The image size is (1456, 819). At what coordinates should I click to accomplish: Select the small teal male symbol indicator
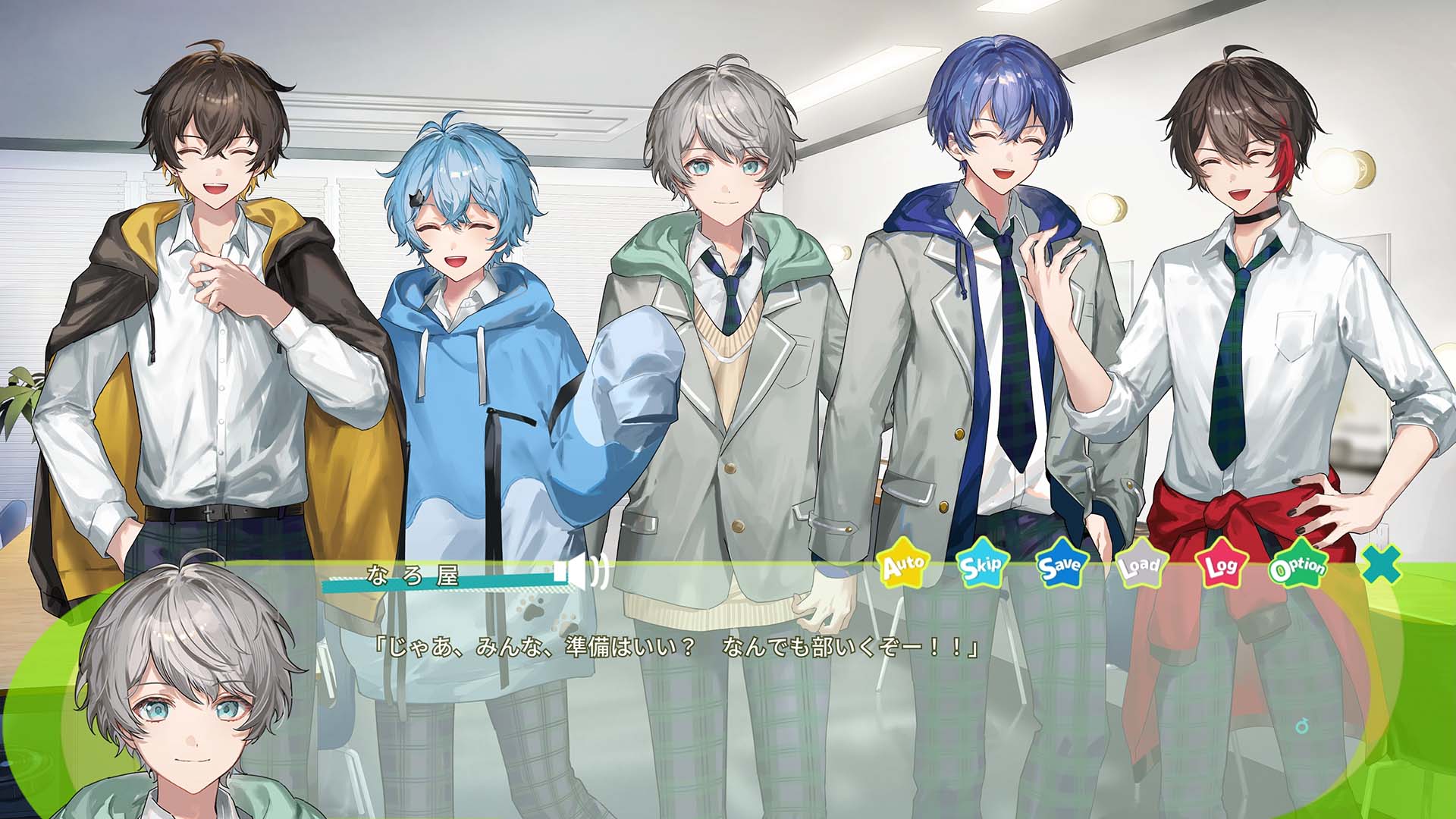(1299, 724)
